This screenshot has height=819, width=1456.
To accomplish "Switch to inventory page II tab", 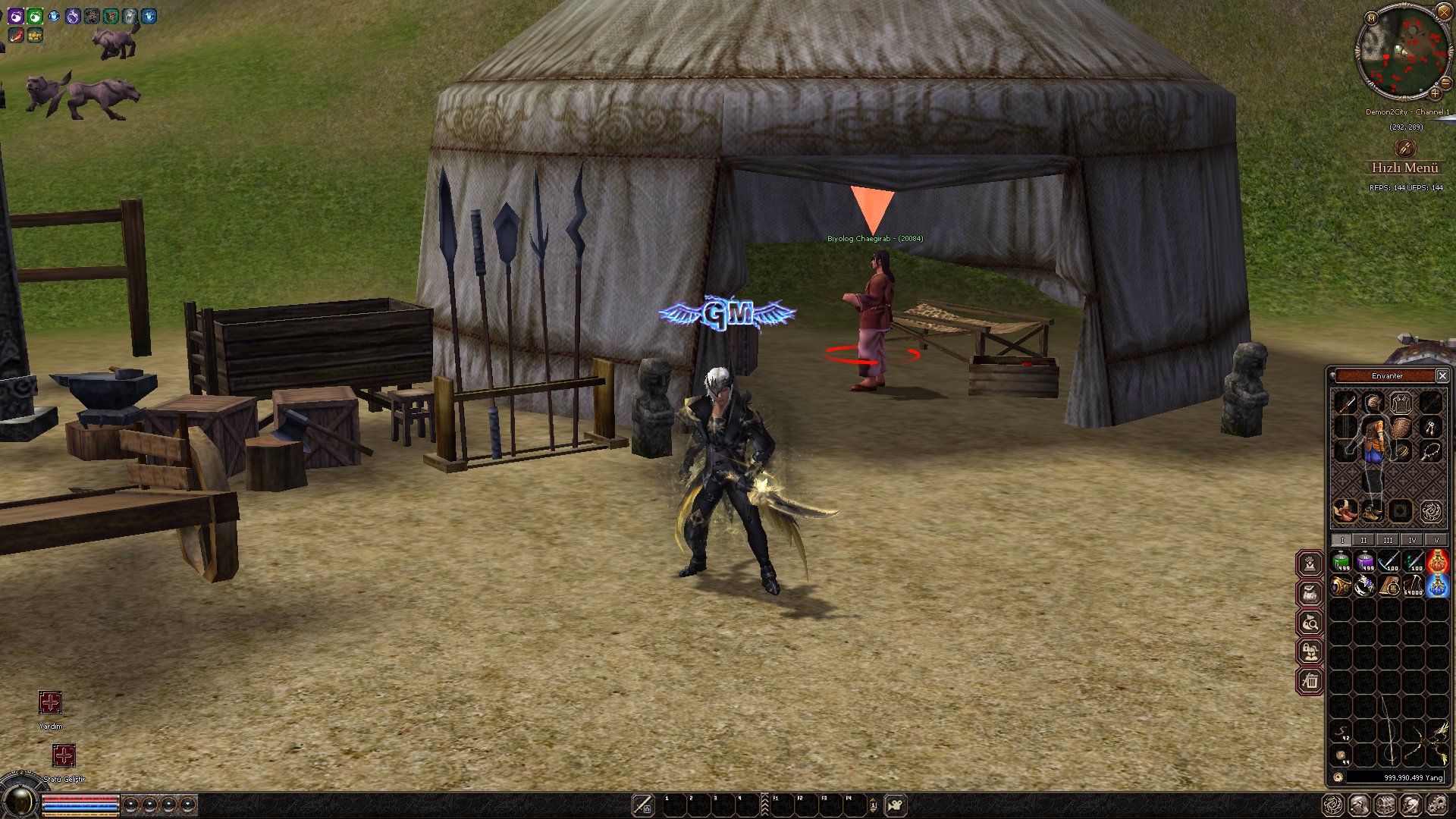I will tap(1363, 540).
